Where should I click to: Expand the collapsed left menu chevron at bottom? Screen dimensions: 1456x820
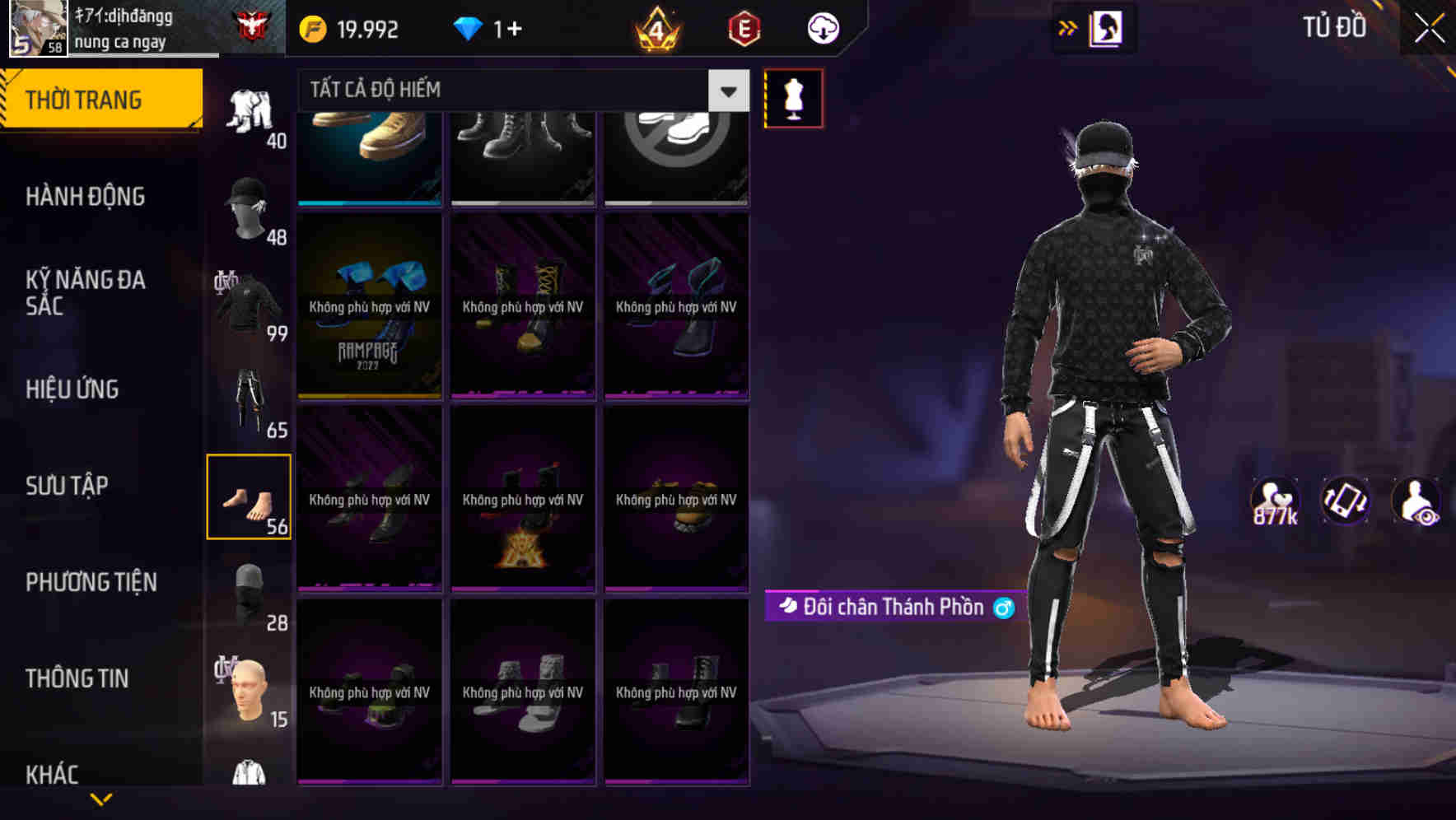coord(99,798)
